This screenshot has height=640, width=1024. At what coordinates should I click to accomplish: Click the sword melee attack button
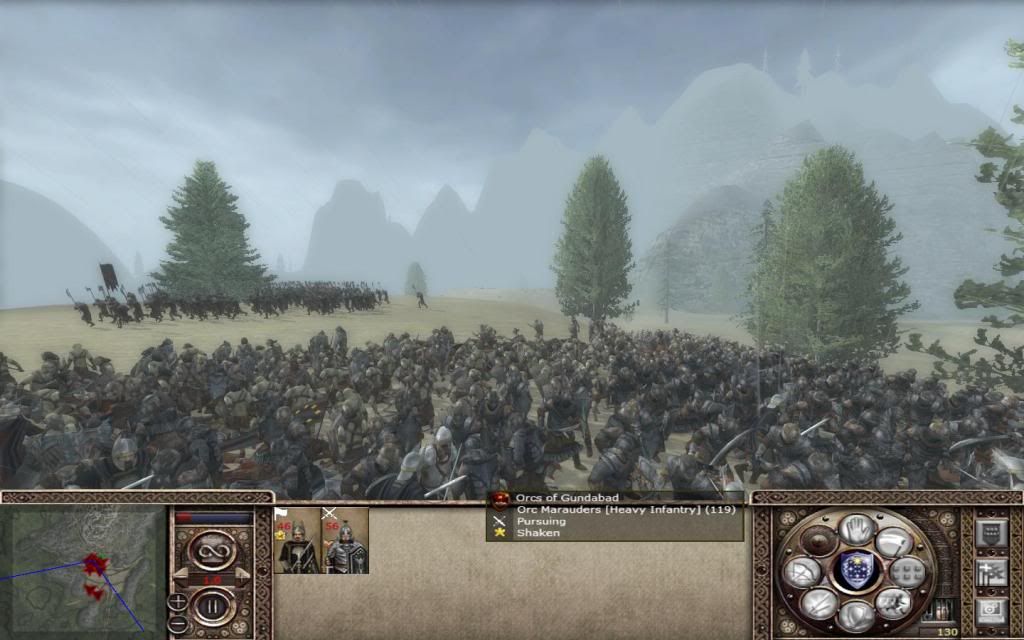(818, 602)
